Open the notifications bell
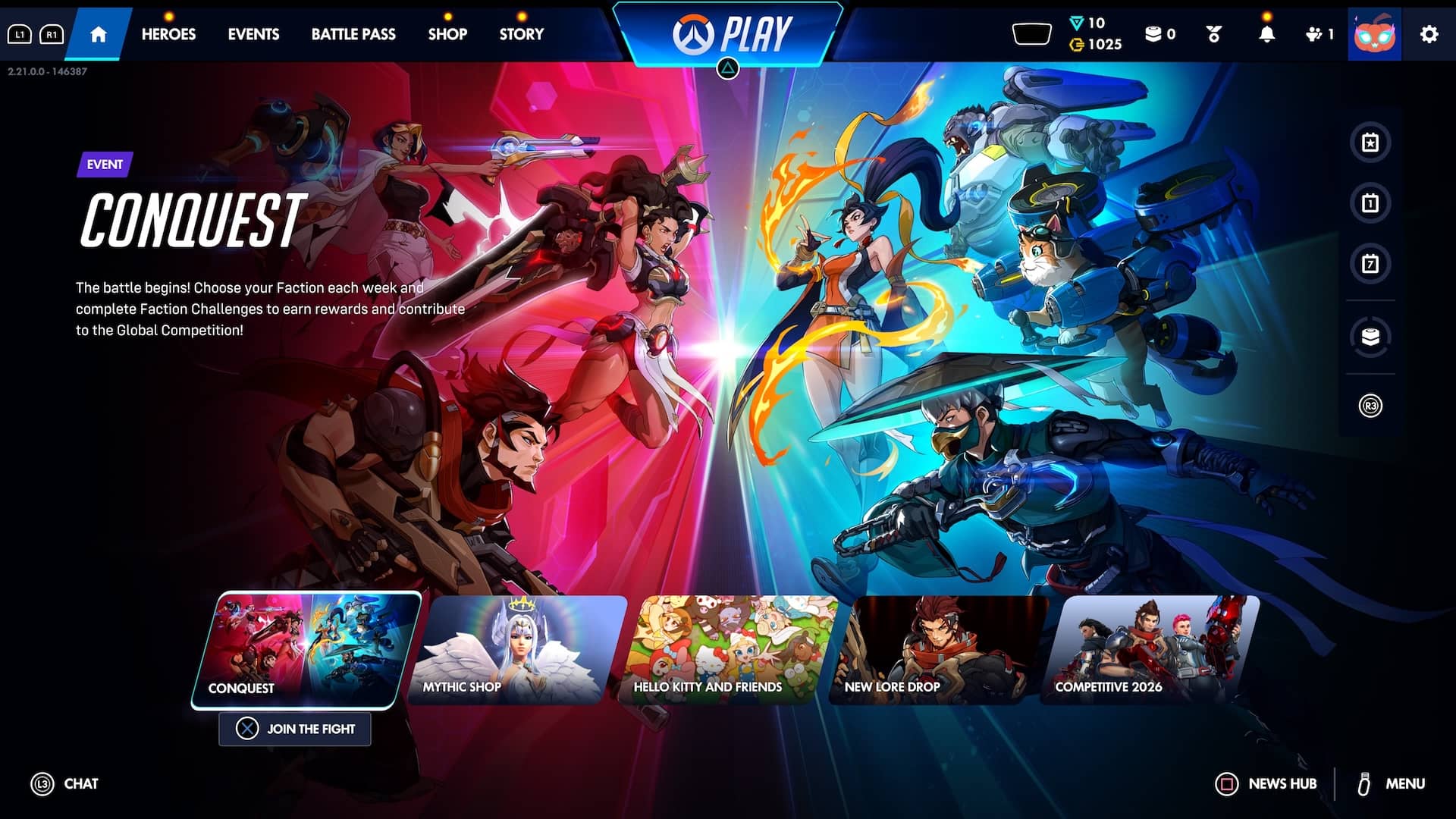Screen dimensions: 1456x819 [x=1266, y=34]
